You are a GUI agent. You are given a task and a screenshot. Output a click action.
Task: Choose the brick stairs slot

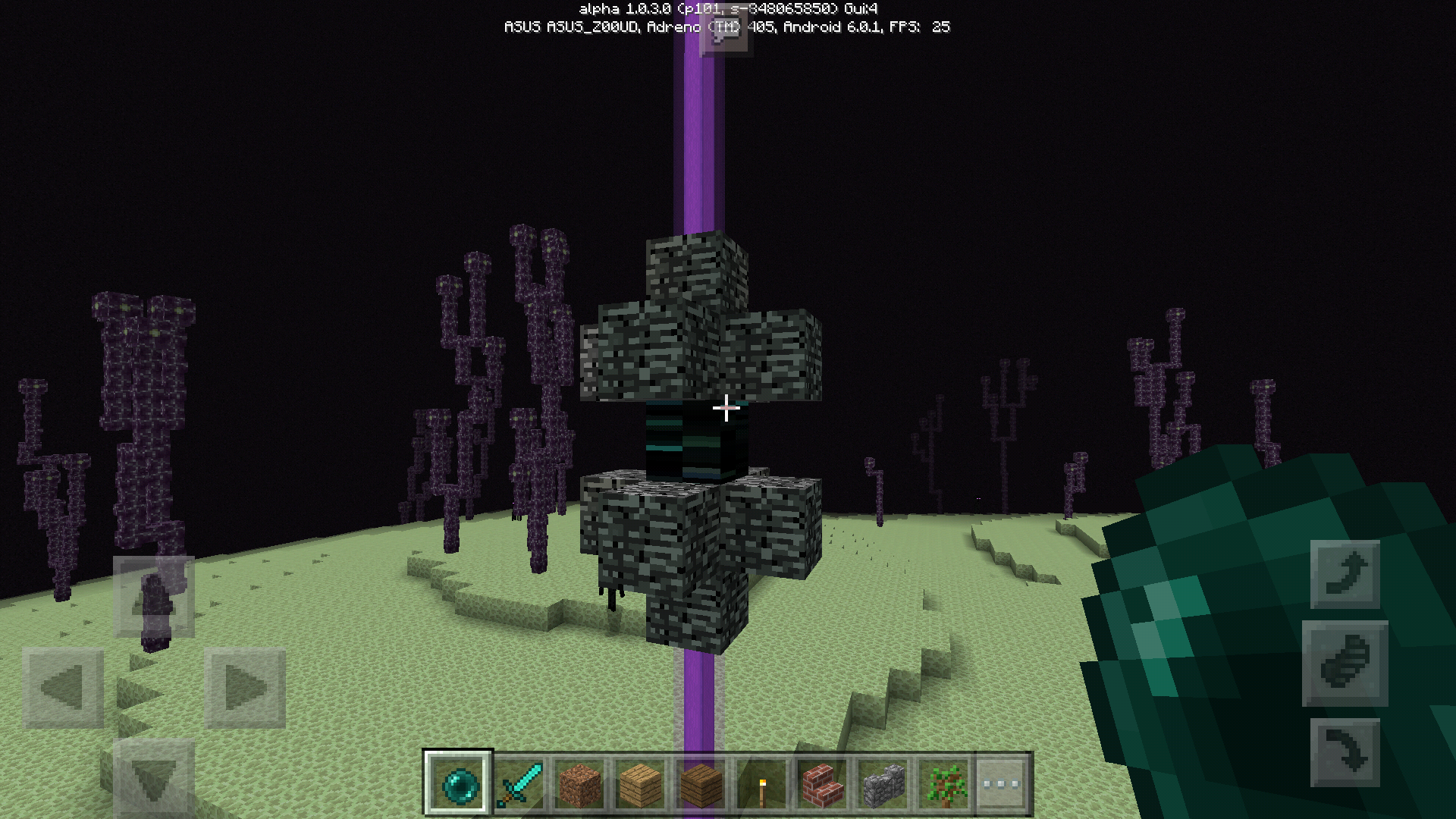823,783
